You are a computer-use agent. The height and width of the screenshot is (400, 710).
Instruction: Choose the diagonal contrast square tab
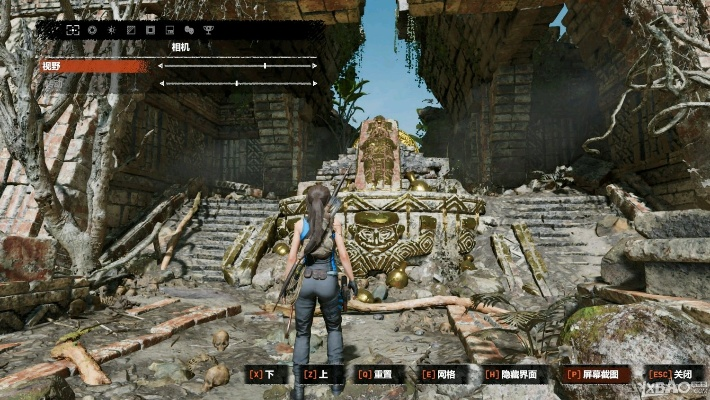(130, 30)
